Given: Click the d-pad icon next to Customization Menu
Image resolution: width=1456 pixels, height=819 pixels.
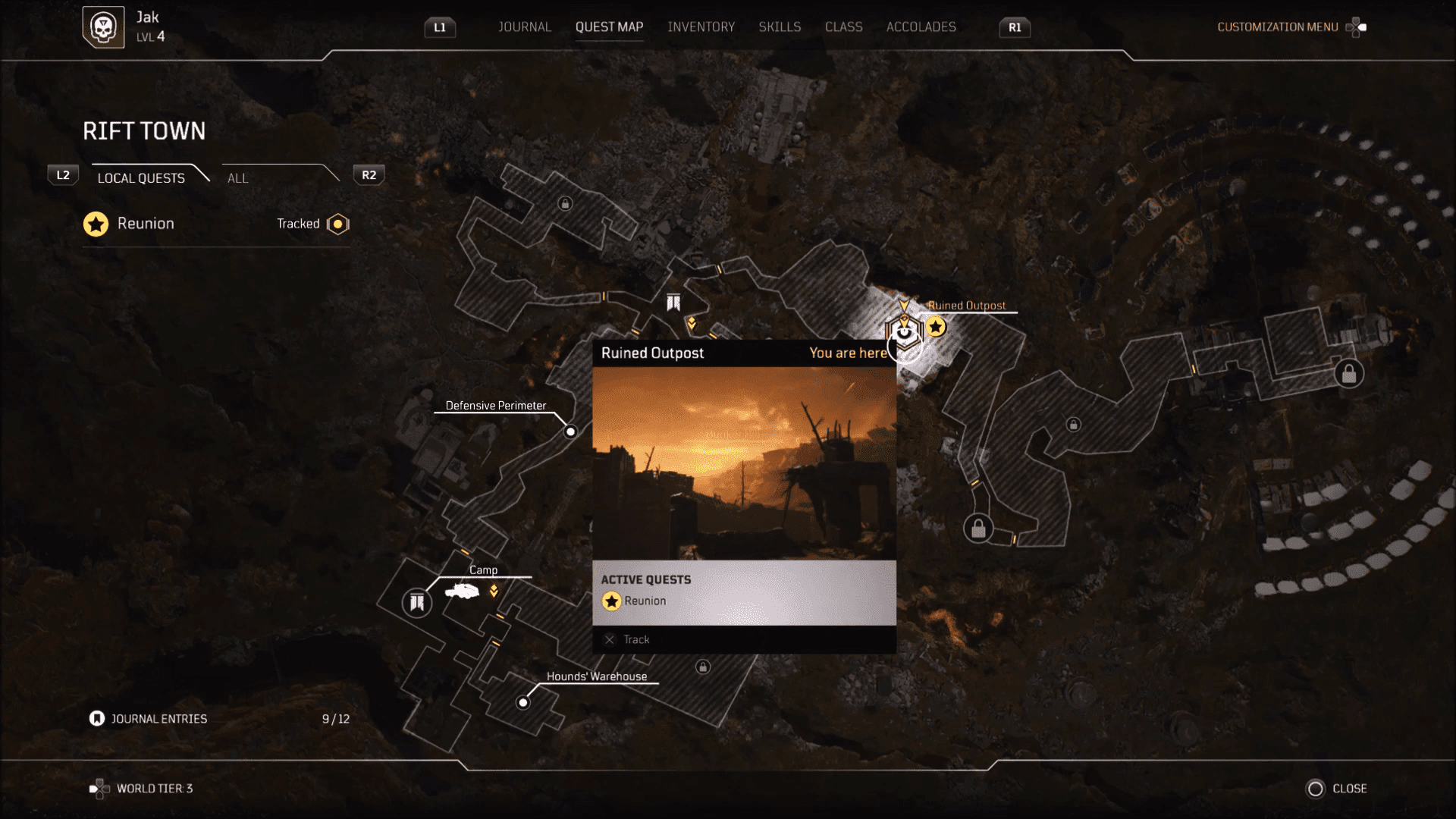Looking at the screenshot, I should click(1357, 27).
